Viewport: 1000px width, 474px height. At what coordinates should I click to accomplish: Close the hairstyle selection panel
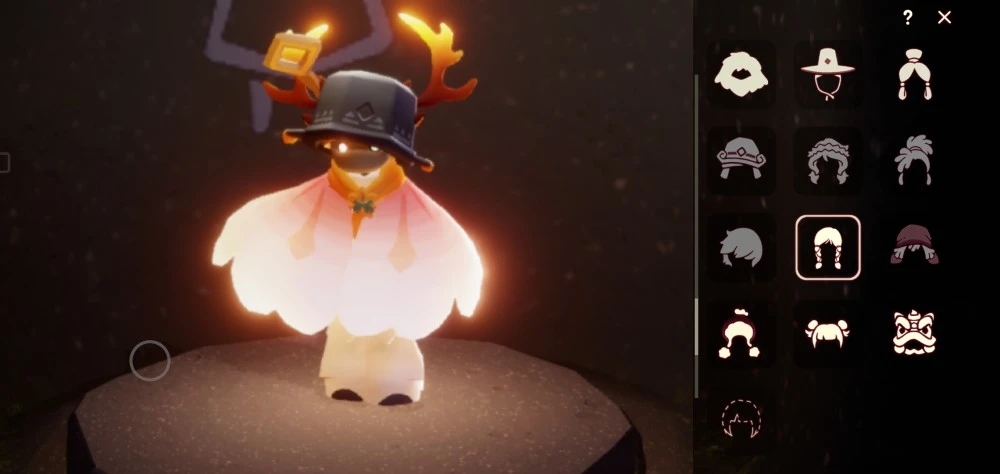click(x=944, y=17)
